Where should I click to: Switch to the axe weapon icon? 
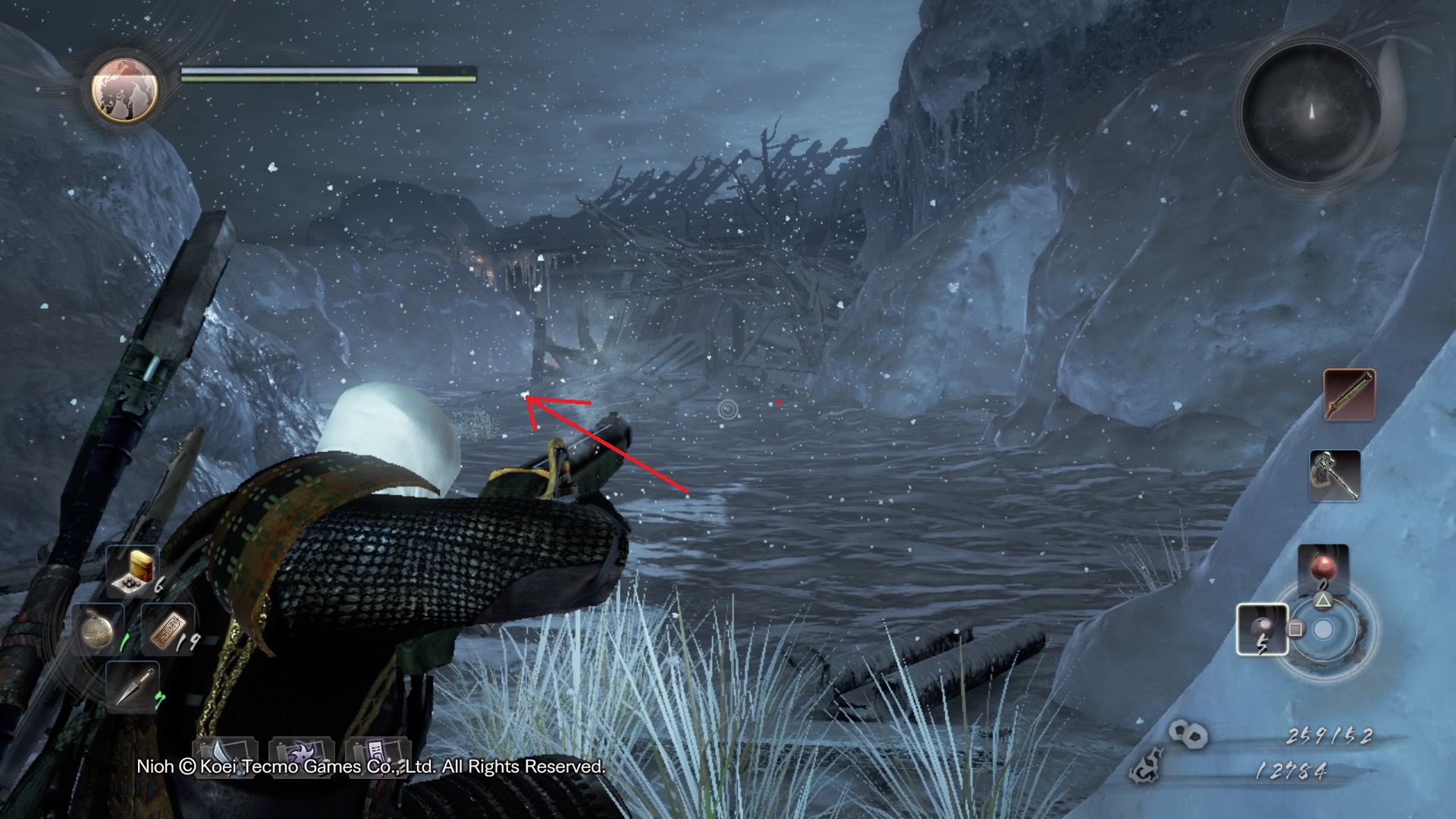(1335, 475)
